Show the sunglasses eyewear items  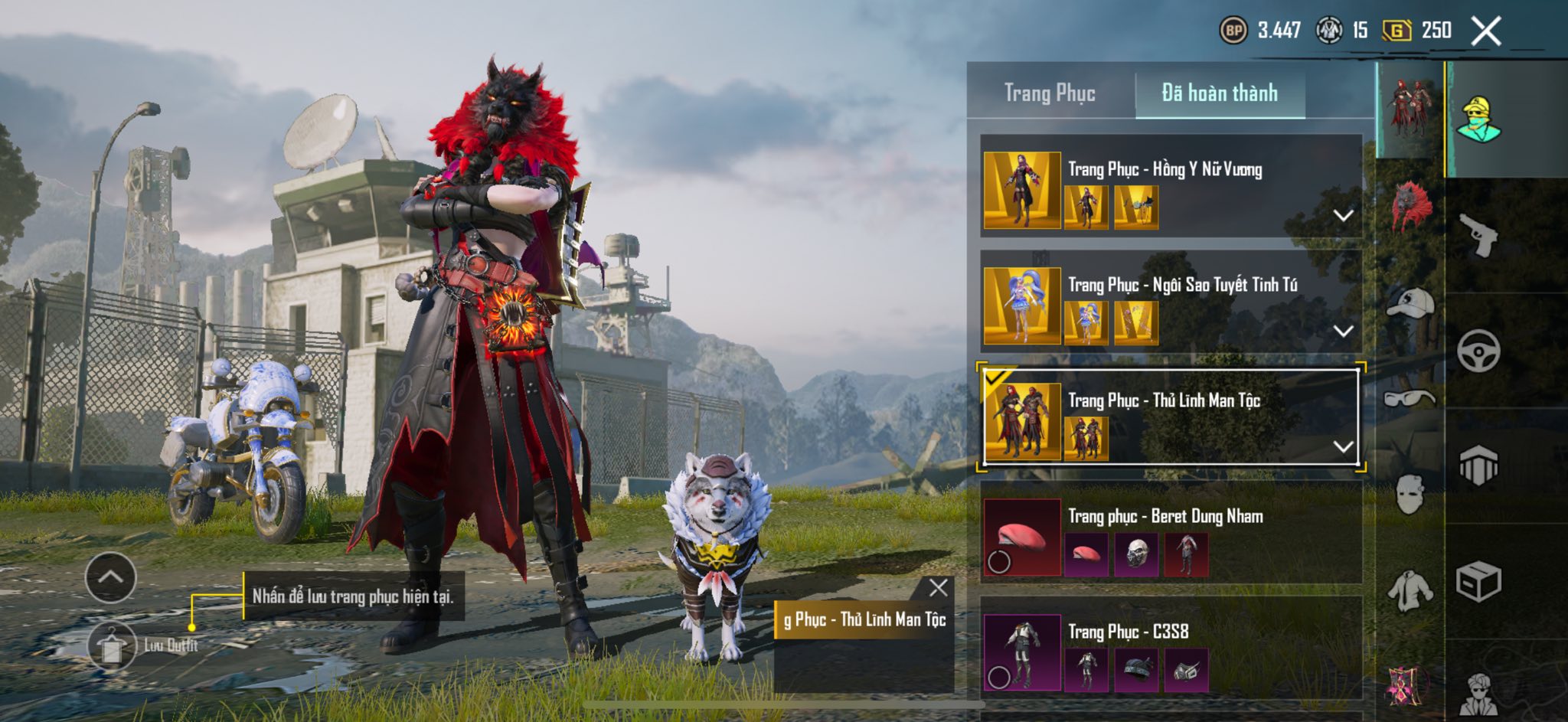click(x=1410, y=398)
